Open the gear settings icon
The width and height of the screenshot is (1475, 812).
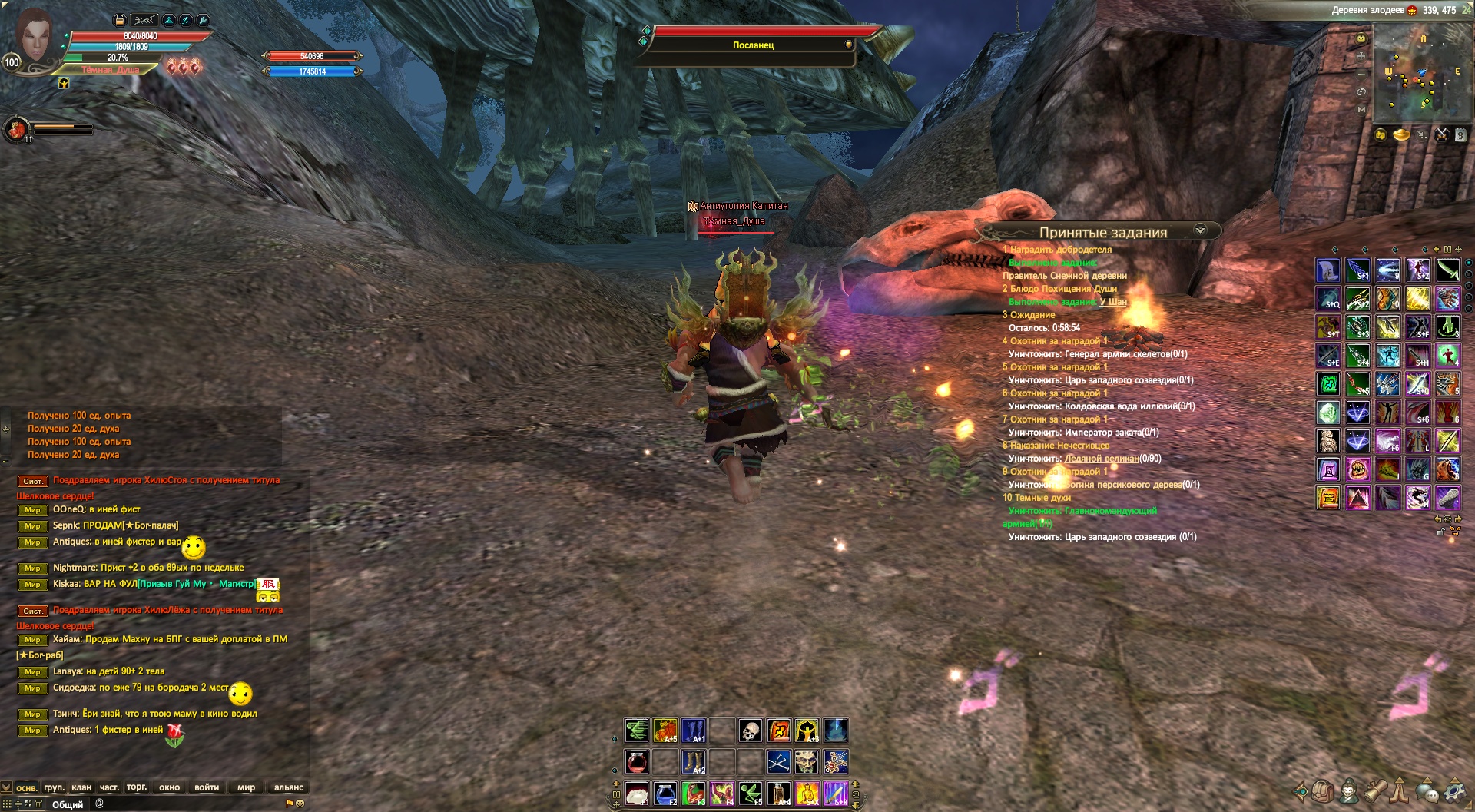(1456, 790)
